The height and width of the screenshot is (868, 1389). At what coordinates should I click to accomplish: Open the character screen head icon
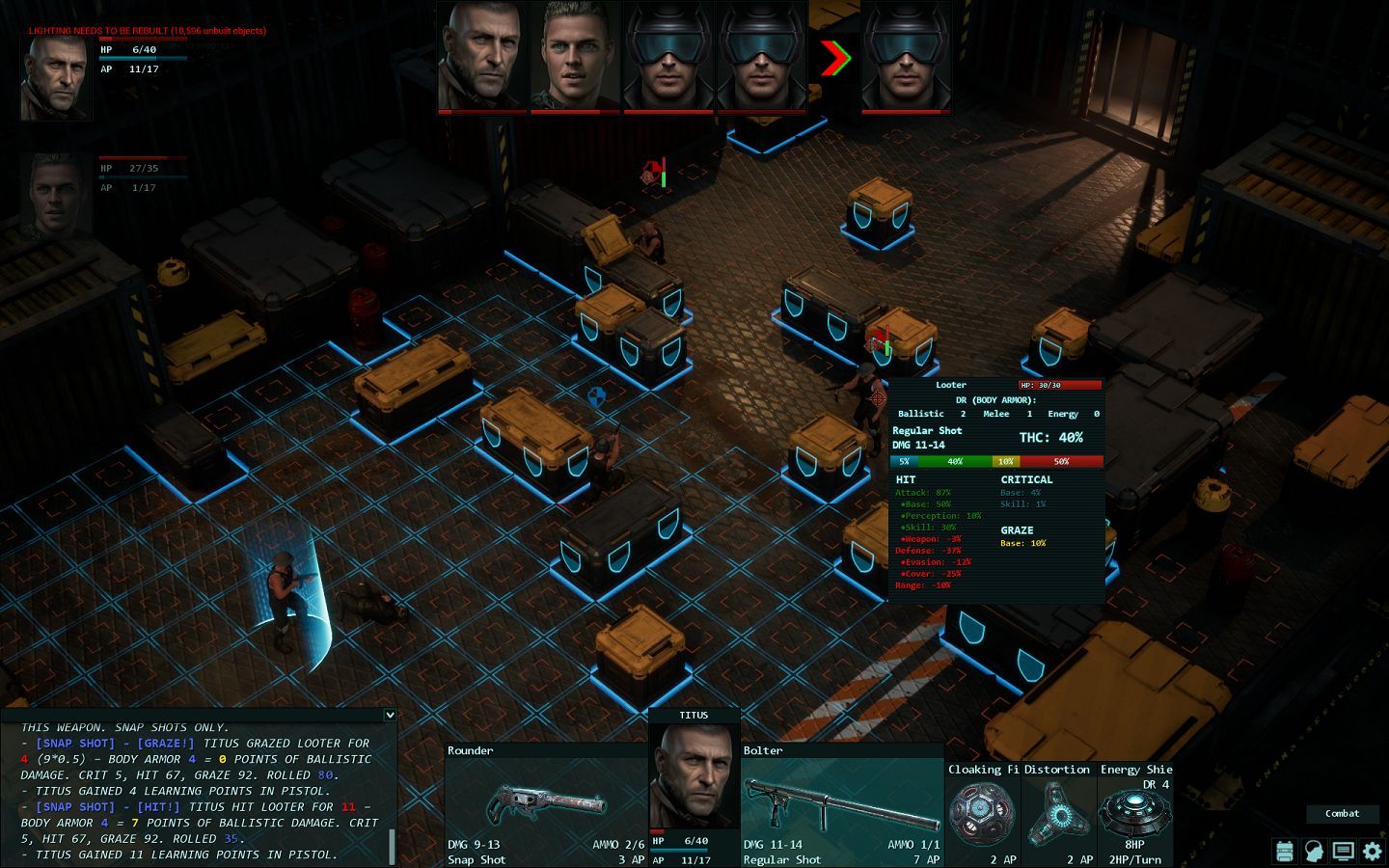tap(1314, 852)
